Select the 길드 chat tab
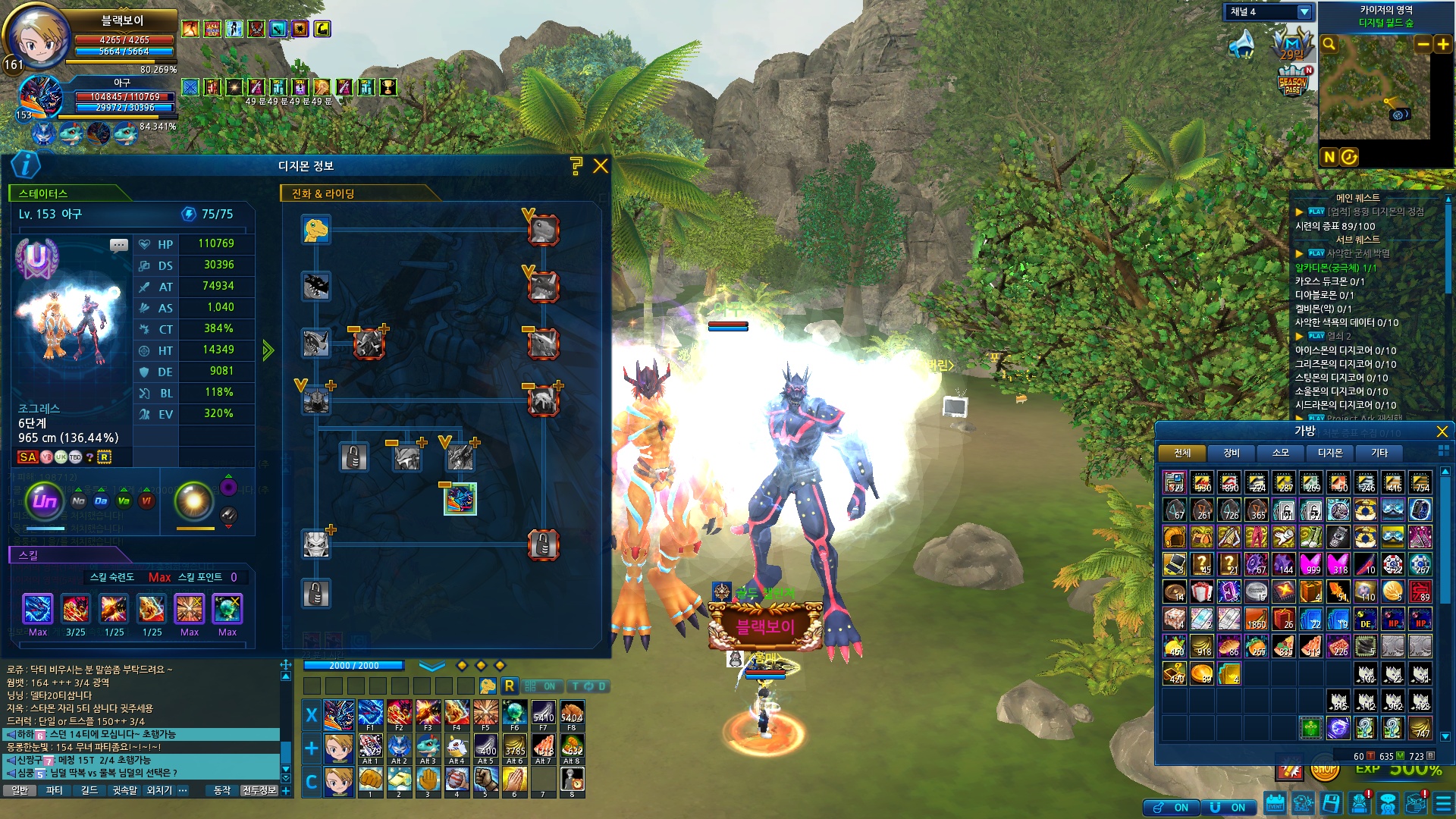 tap(89, 790)
